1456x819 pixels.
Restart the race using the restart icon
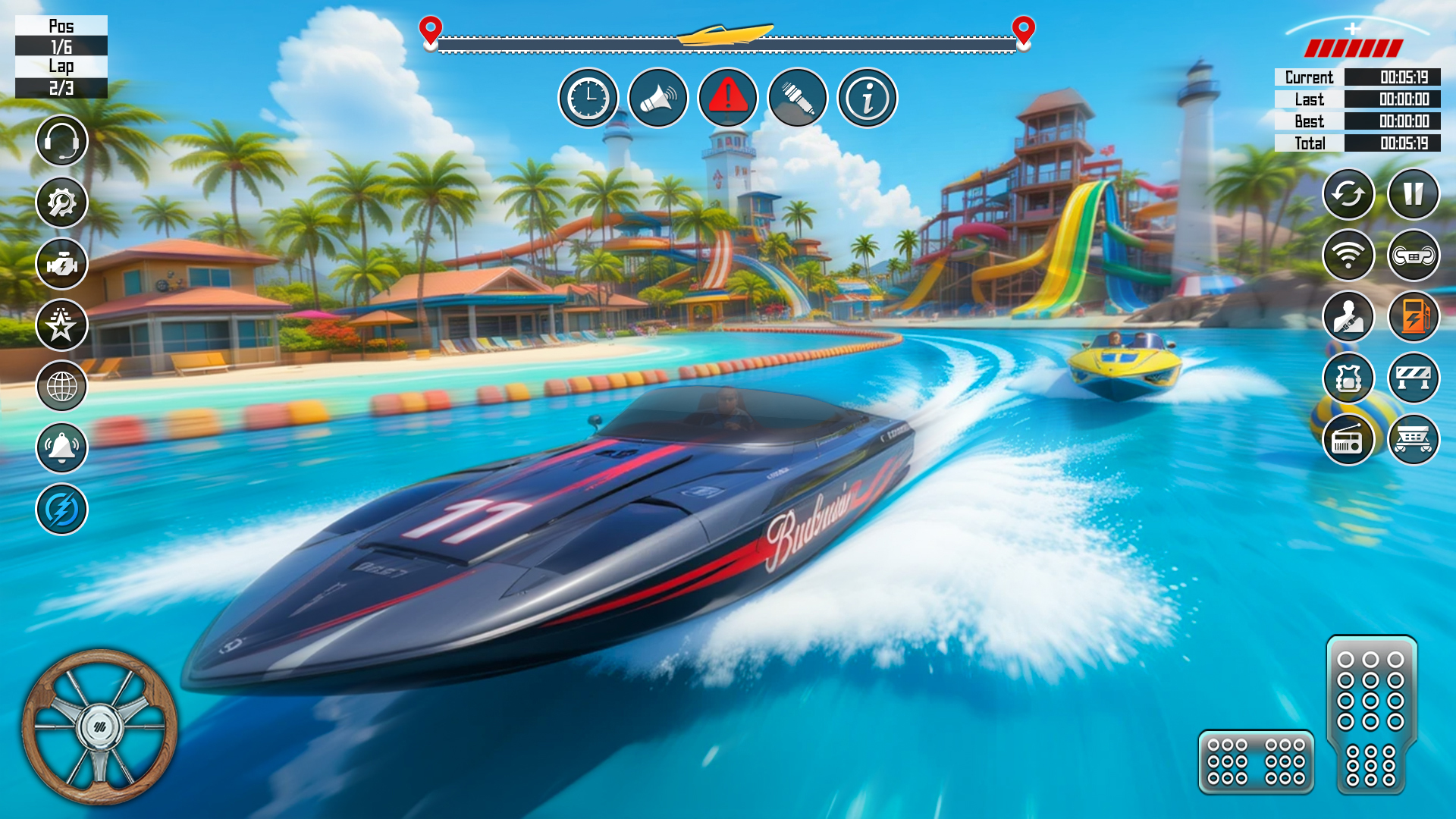(1348, 195)
